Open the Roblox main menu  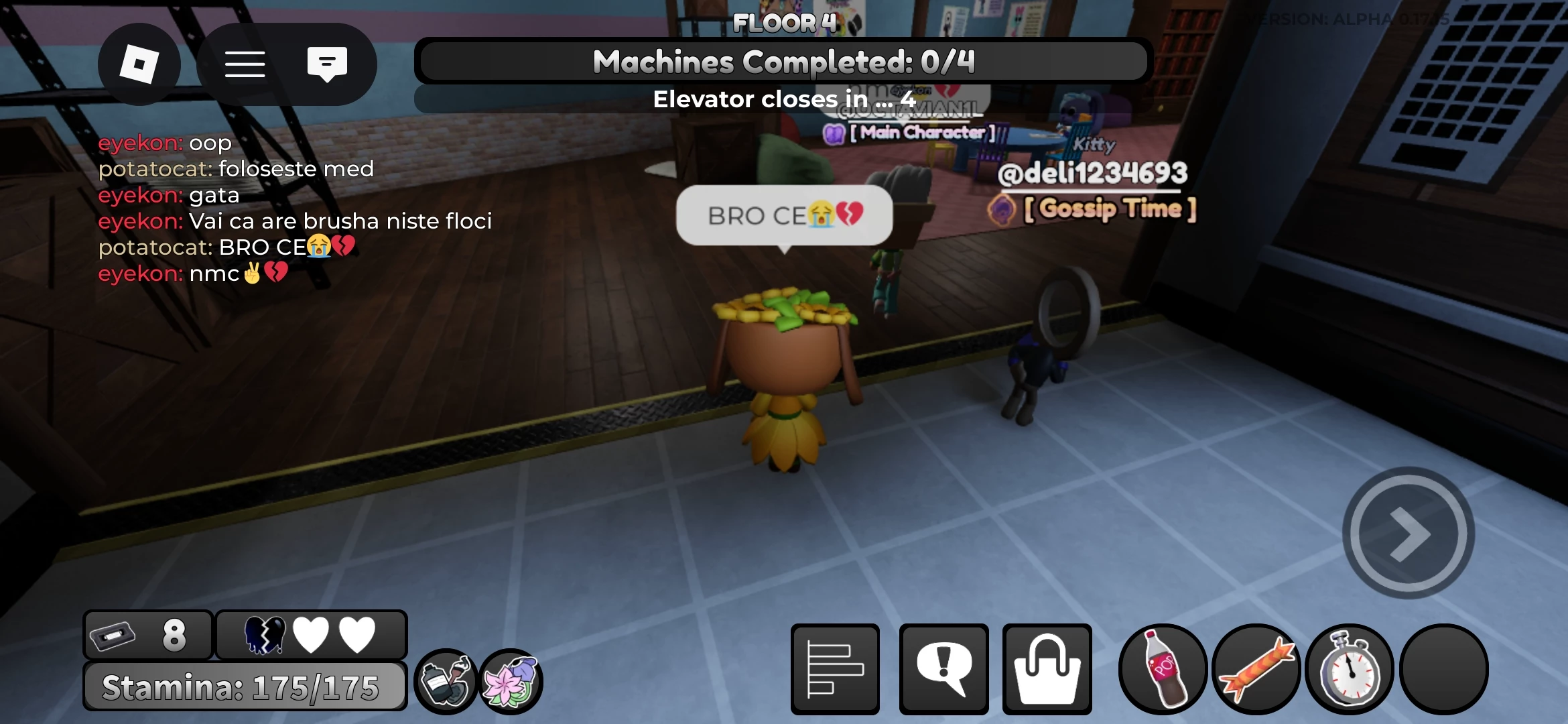click(x=139, y=64)
